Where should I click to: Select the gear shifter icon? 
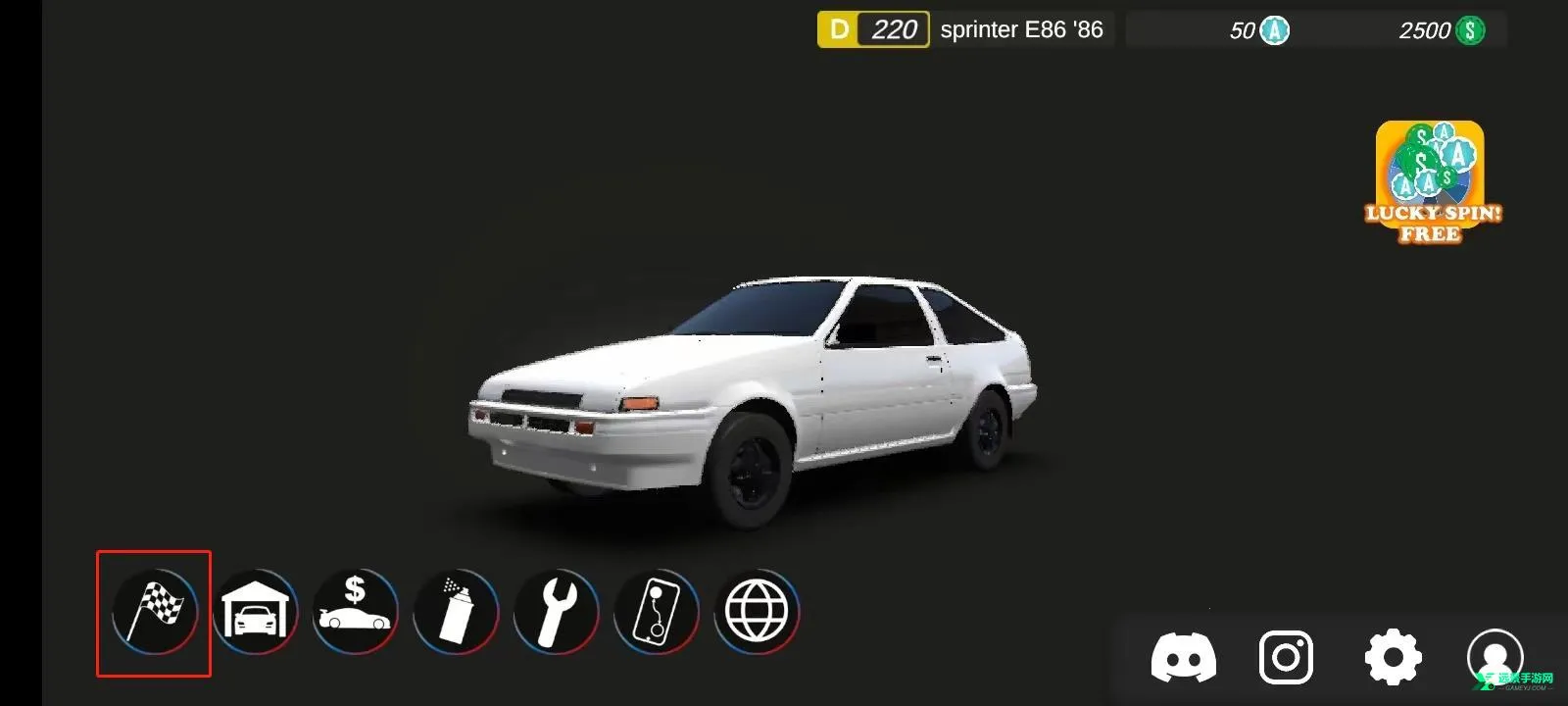pyautogui.click(x=658, y=612)
